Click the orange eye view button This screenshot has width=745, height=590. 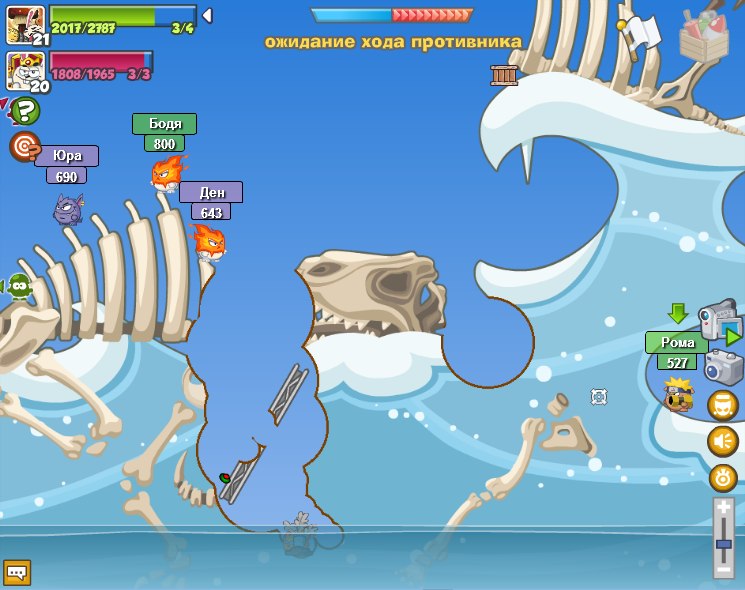[x=723, y=477]
